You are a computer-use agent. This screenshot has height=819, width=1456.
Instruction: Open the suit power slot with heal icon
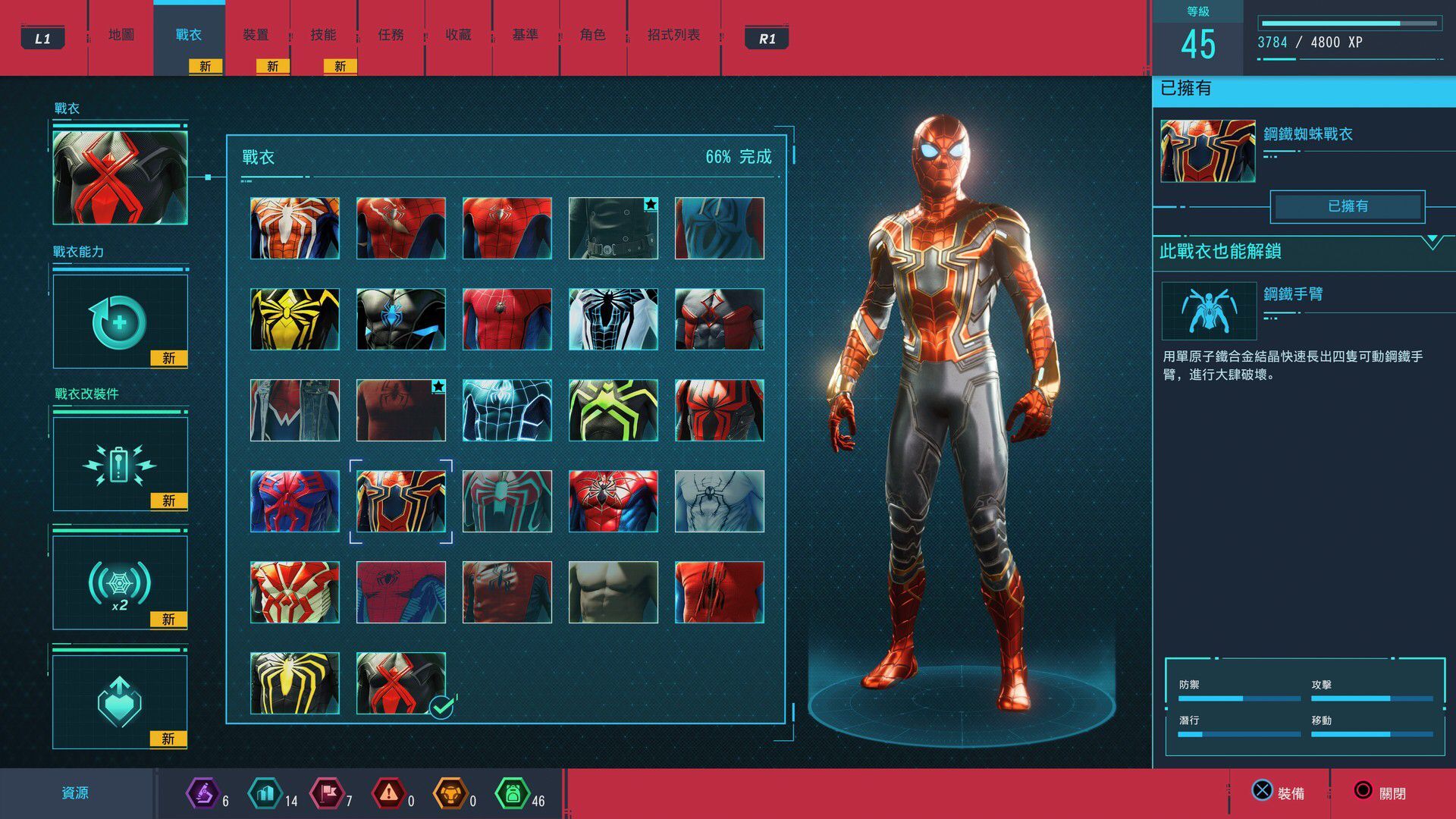120,322
